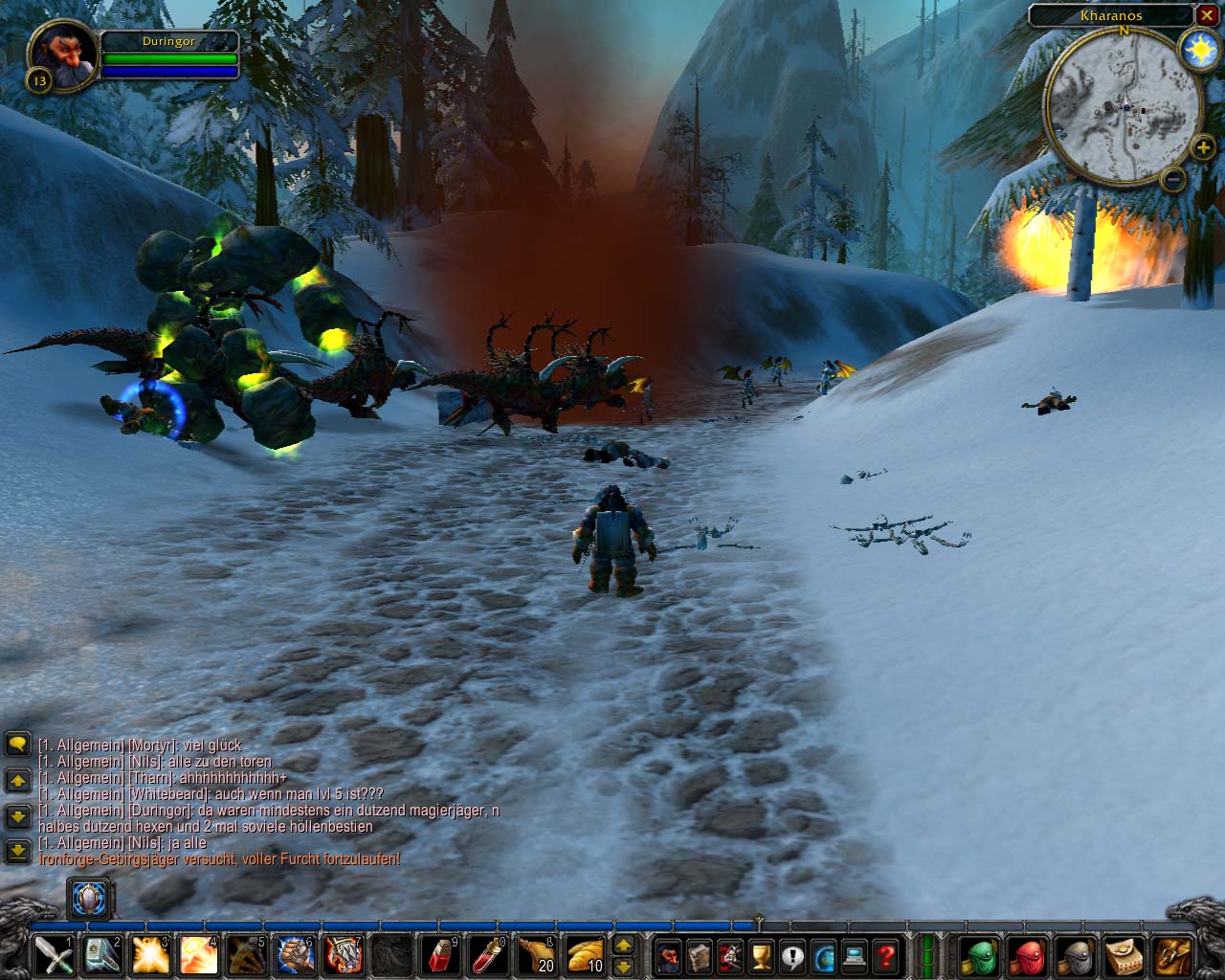Activate the armored fist ability in slot 6

[295, 955]
